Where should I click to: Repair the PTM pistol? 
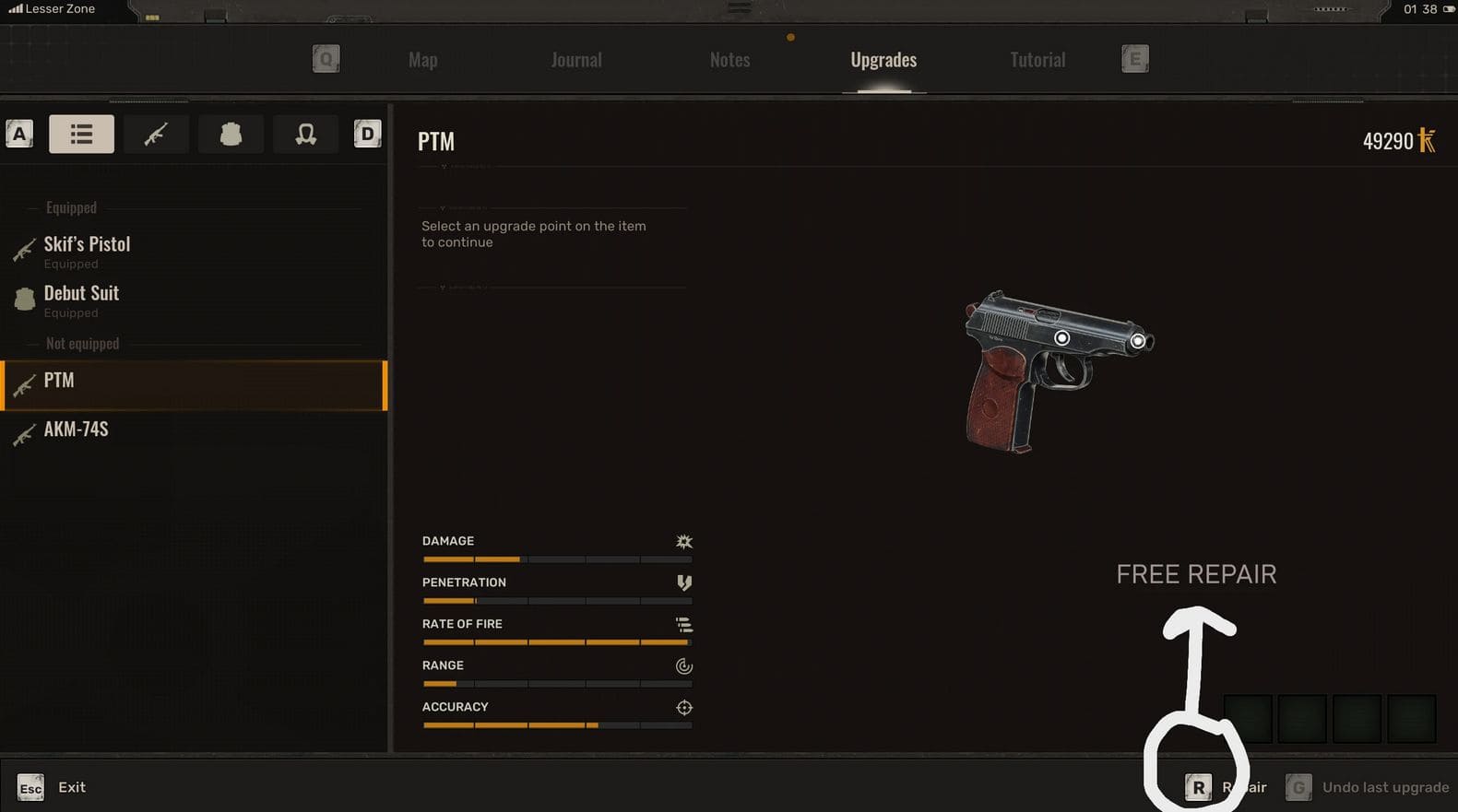click(x=1226, y=787)
